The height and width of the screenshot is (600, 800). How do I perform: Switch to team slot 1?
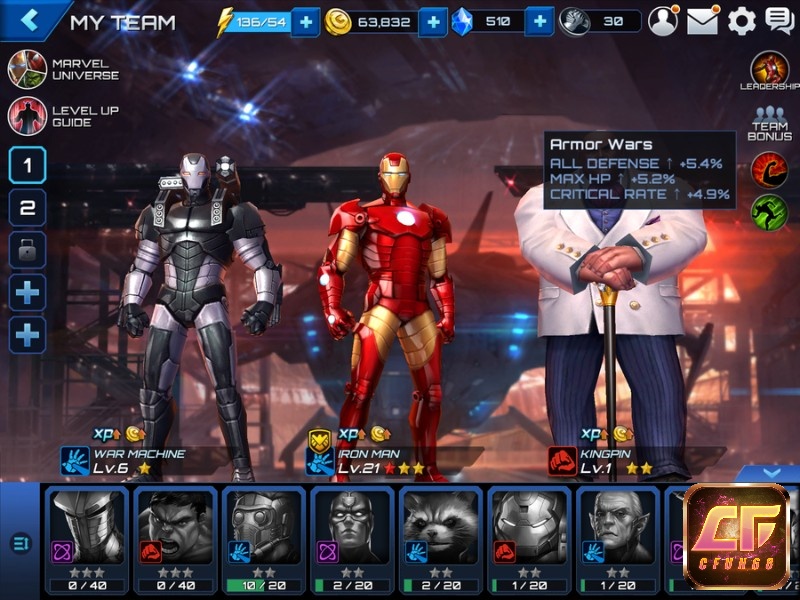[27, 165]
